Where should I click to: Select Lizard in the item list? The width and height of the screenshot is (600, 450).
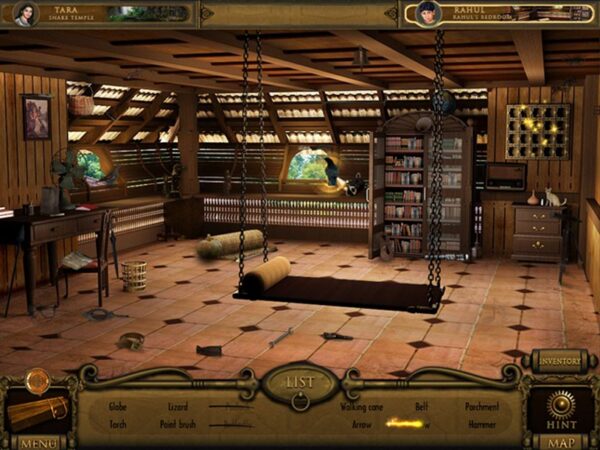pos(177,407)
